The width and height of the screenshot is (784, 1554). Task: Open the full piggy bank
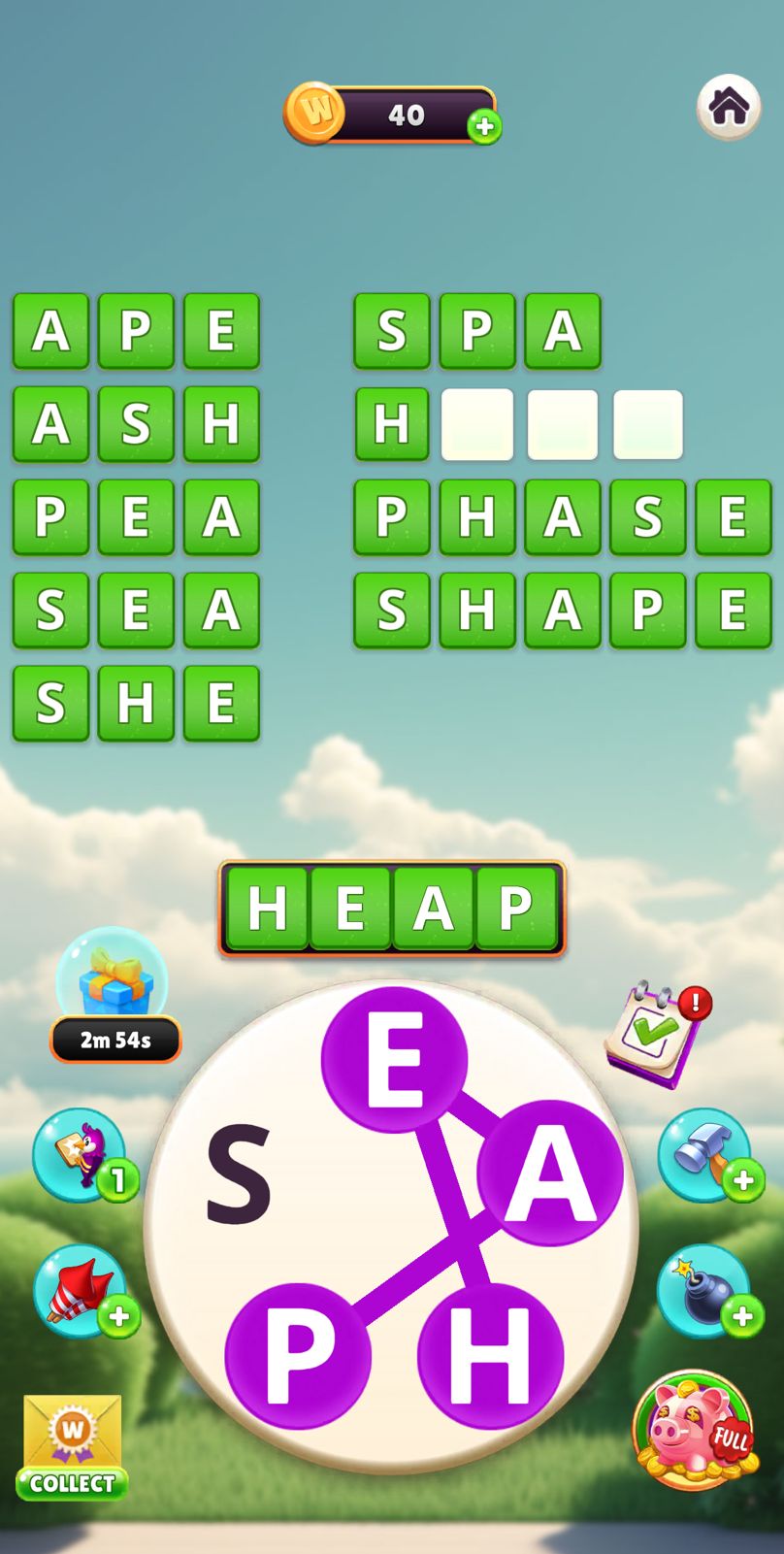pos(694,1429)
